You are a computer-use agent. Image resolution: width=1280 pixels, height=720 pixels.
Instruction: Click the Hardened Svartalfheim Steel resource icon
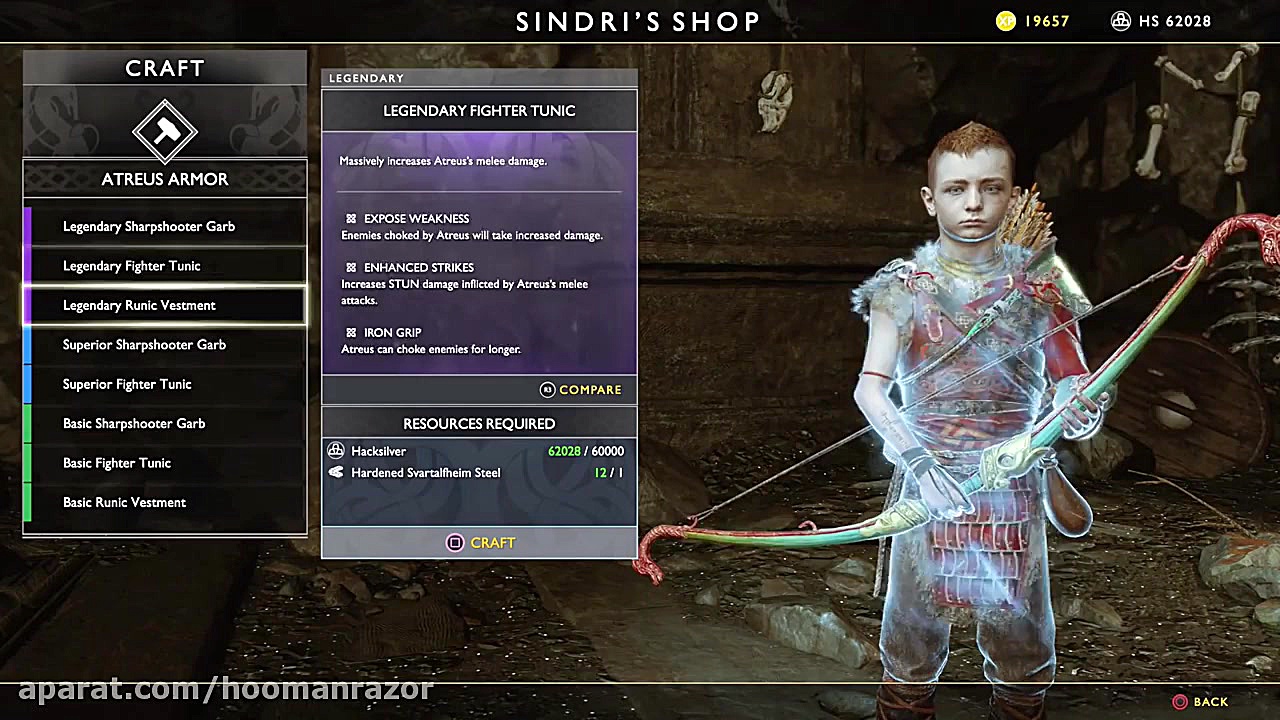[337, 472]
